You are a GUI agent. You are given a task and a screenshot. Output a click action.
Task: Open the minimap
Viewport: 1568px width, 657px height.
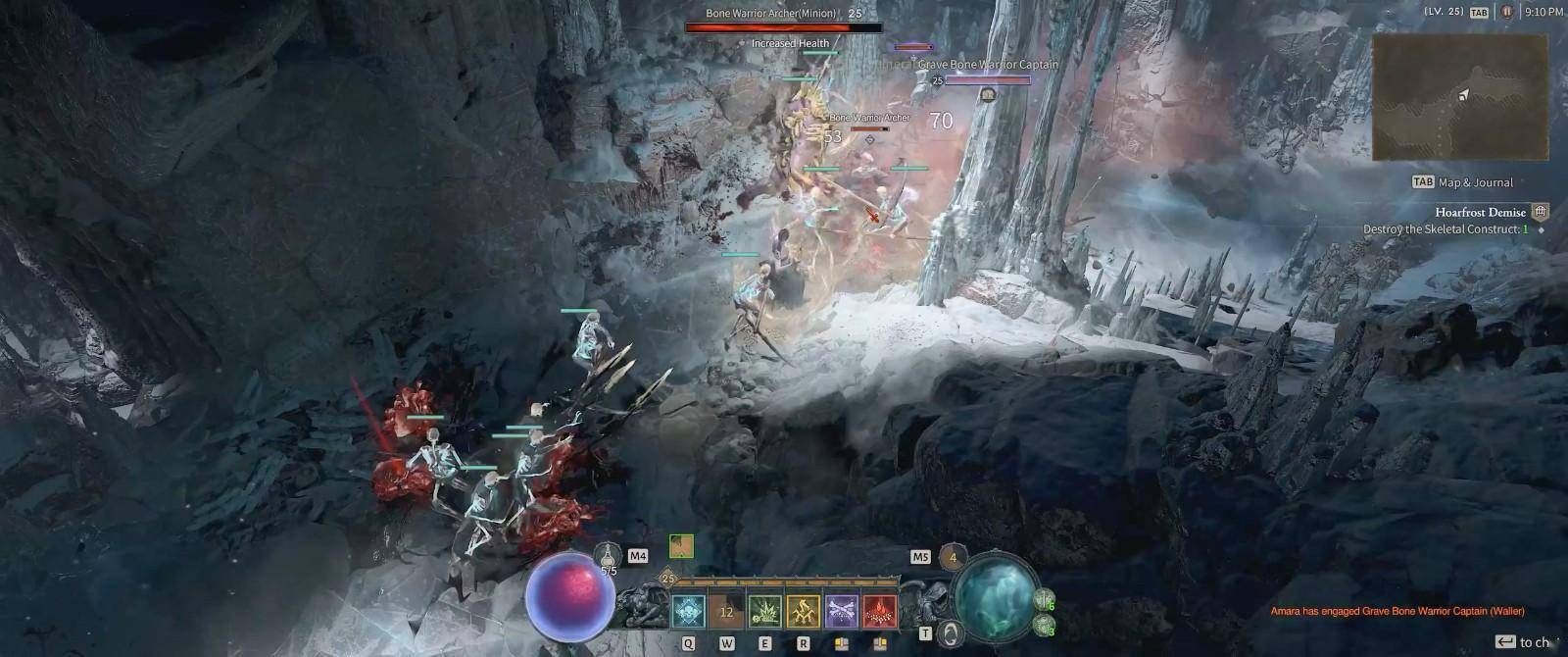click(x=1458, y=97)
